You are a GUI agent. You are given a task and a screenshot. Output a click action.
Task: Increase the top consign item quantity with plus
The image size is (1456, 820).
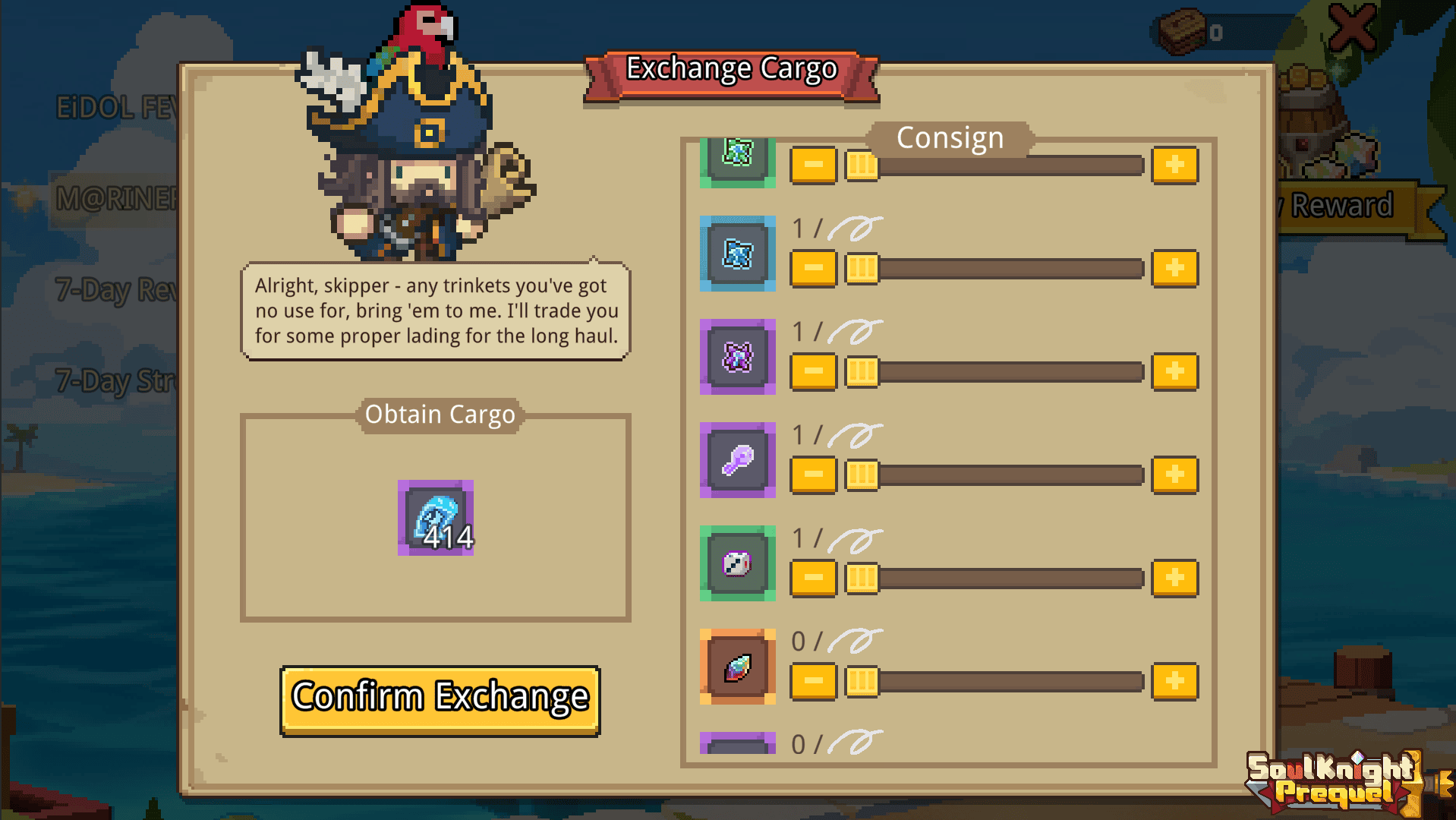[x=1174, y=164]
